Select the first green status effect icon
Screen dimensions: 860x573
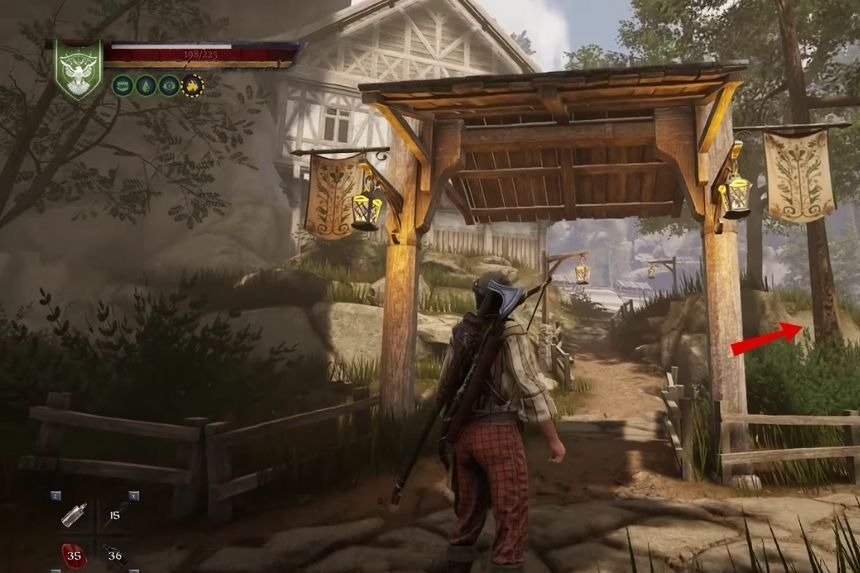[x=122, y=85]
